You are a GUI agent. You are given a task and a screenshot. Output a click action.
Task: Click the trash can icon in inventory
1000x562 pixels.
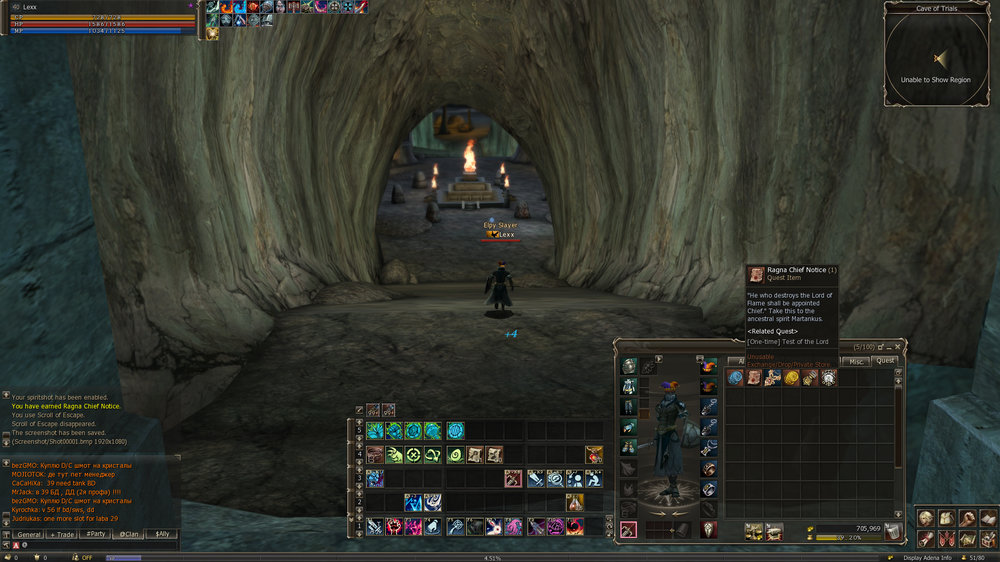pyautogui.click(x=893, y=529)
